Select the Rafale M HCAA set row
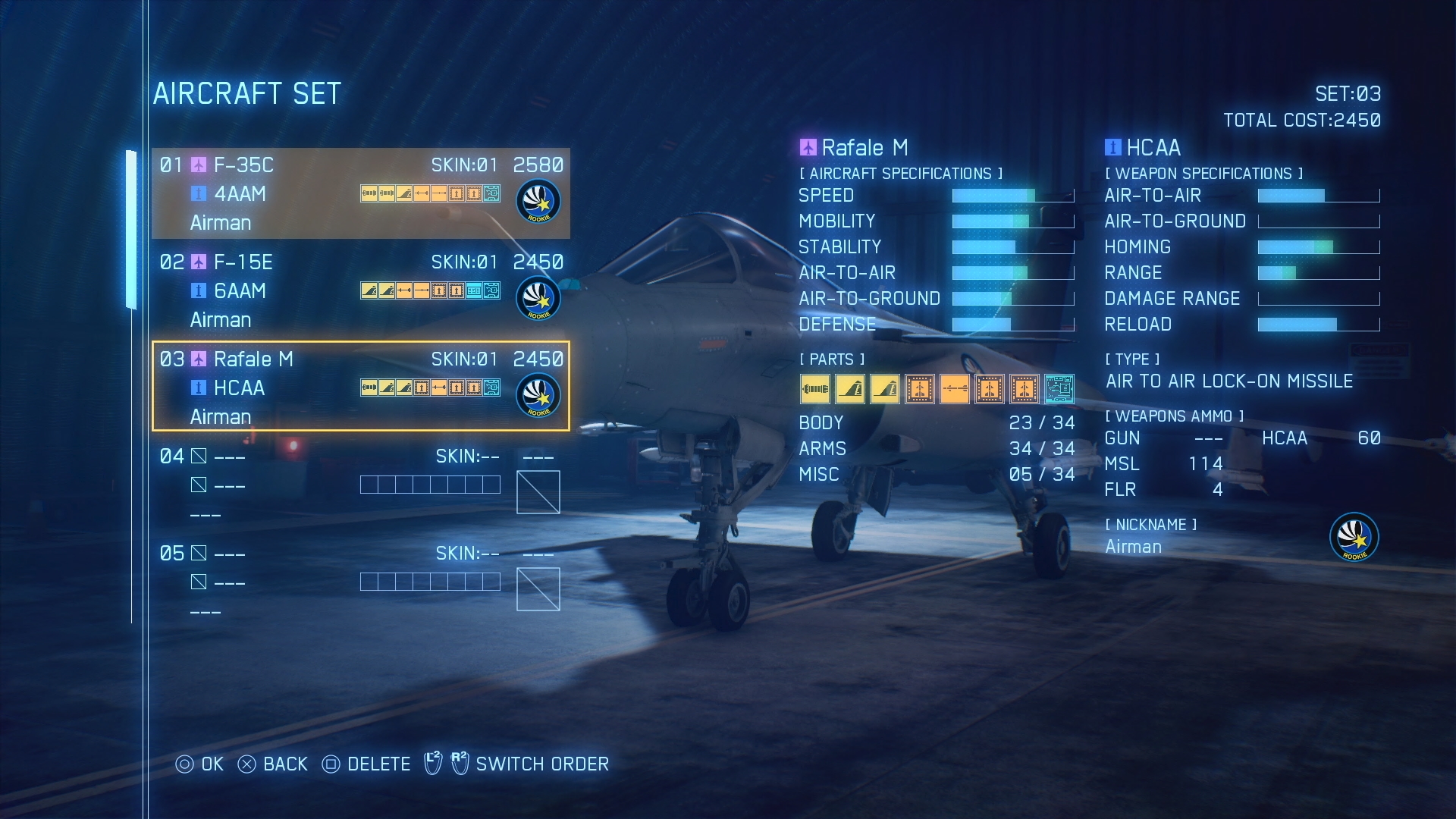This screenshot has height=819, width=1456. click(360, 387)
